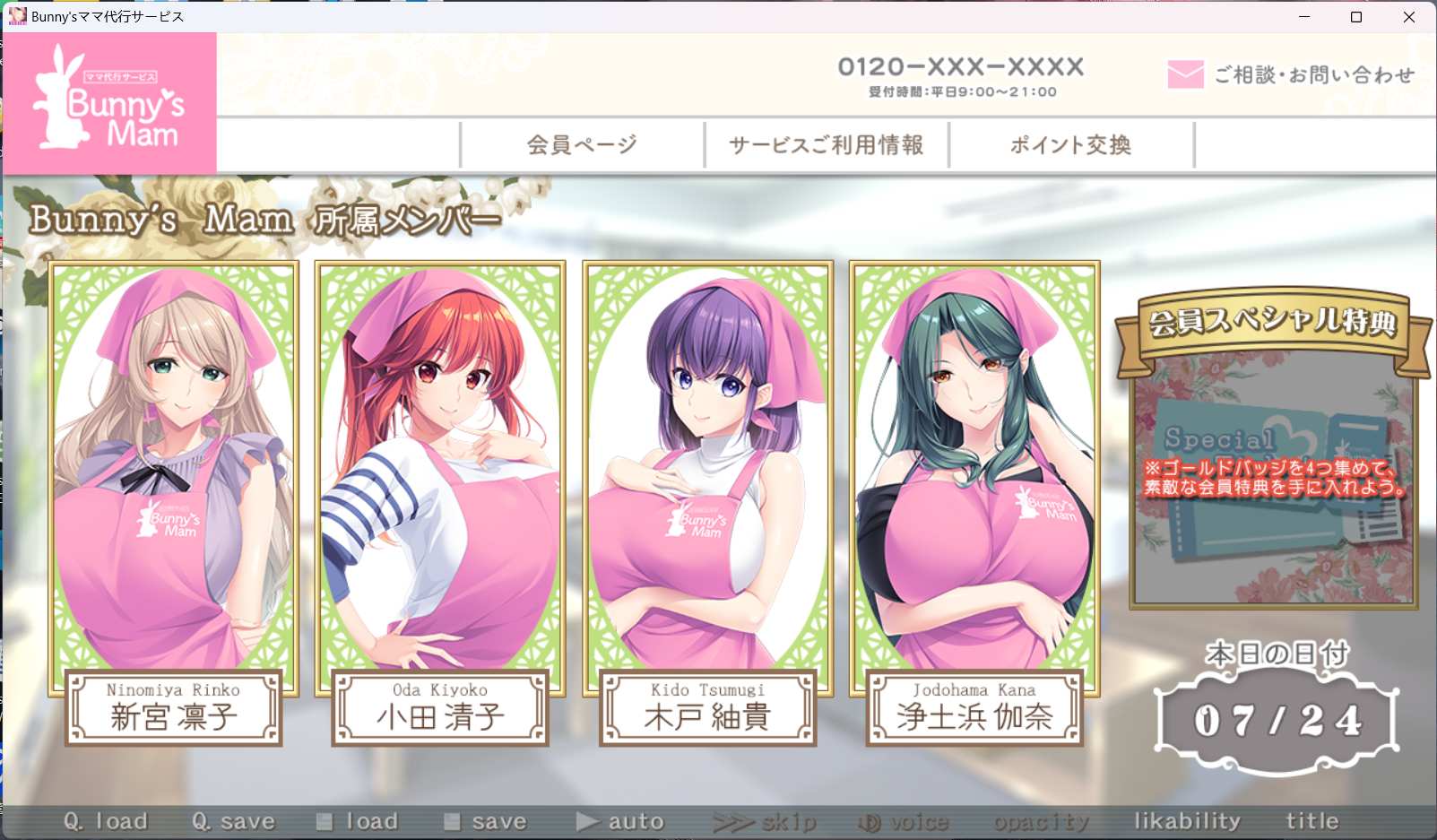Open the 会員ページ menu
1437x840 pixels.
pos(581,144)
